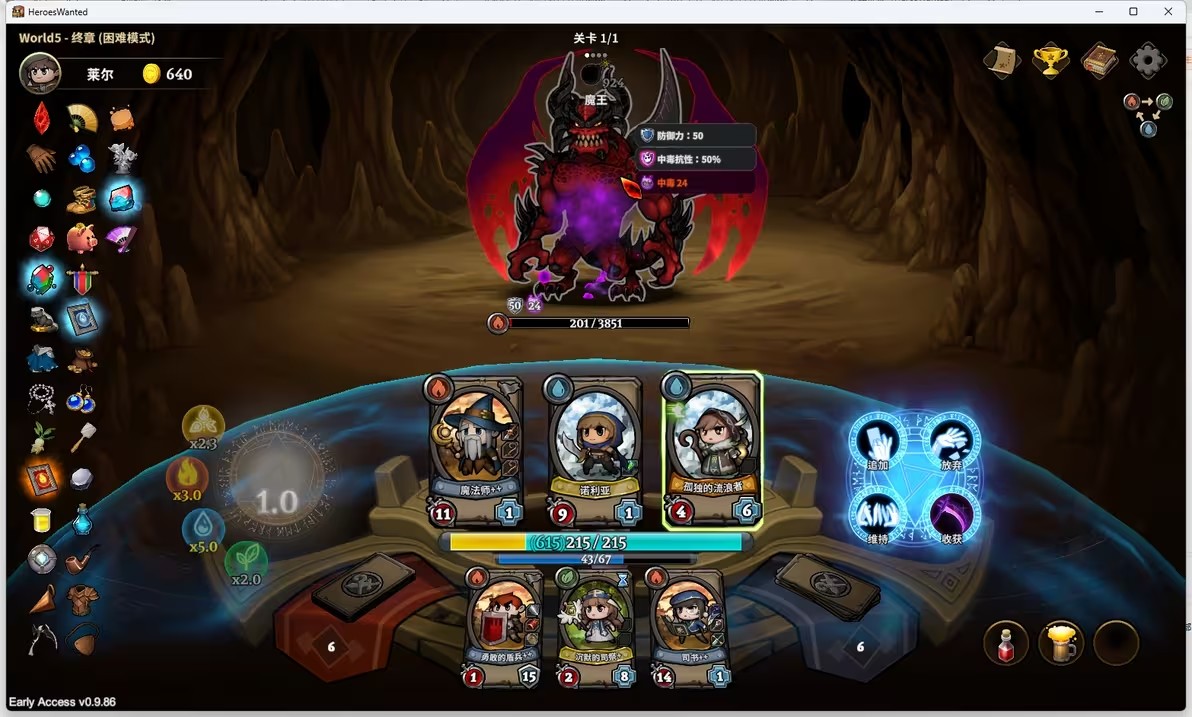Use the beer mug item
1192x717 pixels.
tap(1060, 644)
